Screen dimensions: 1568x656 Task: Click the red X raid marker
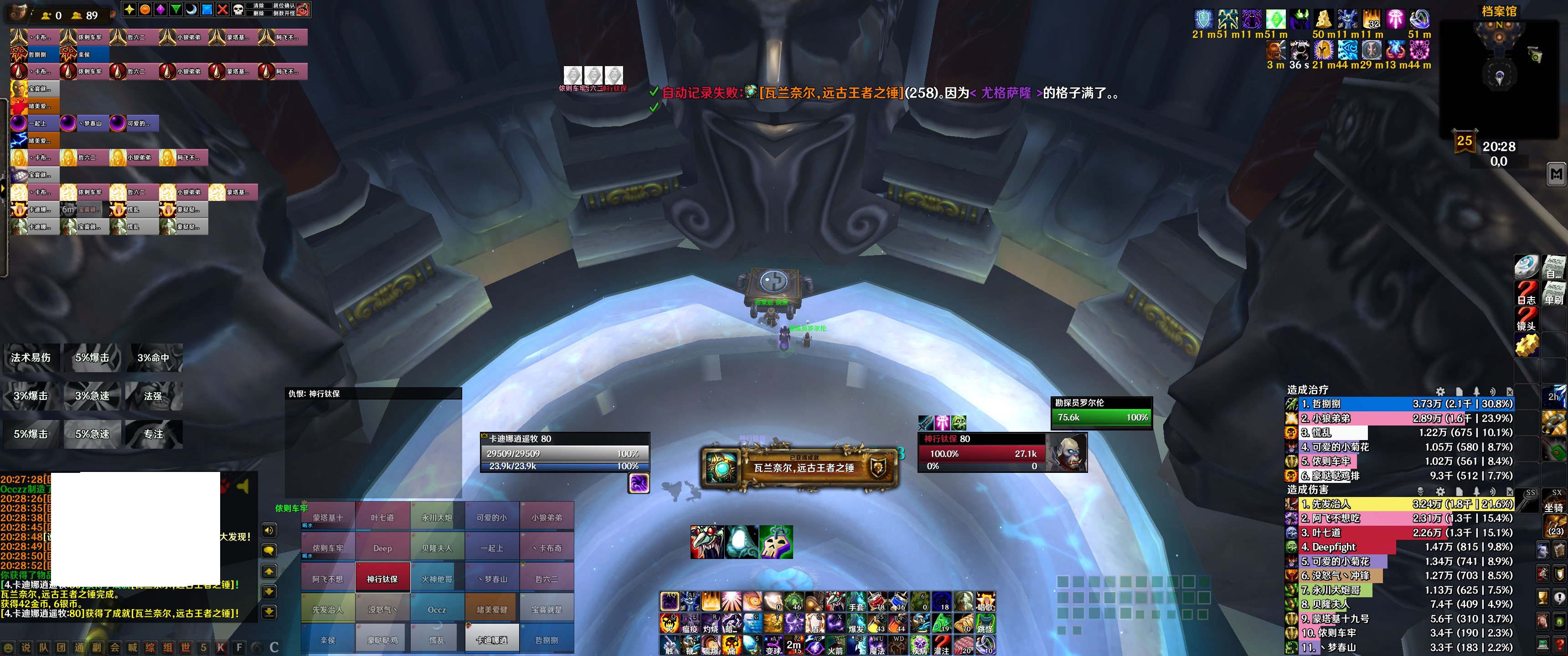[223, 9]
